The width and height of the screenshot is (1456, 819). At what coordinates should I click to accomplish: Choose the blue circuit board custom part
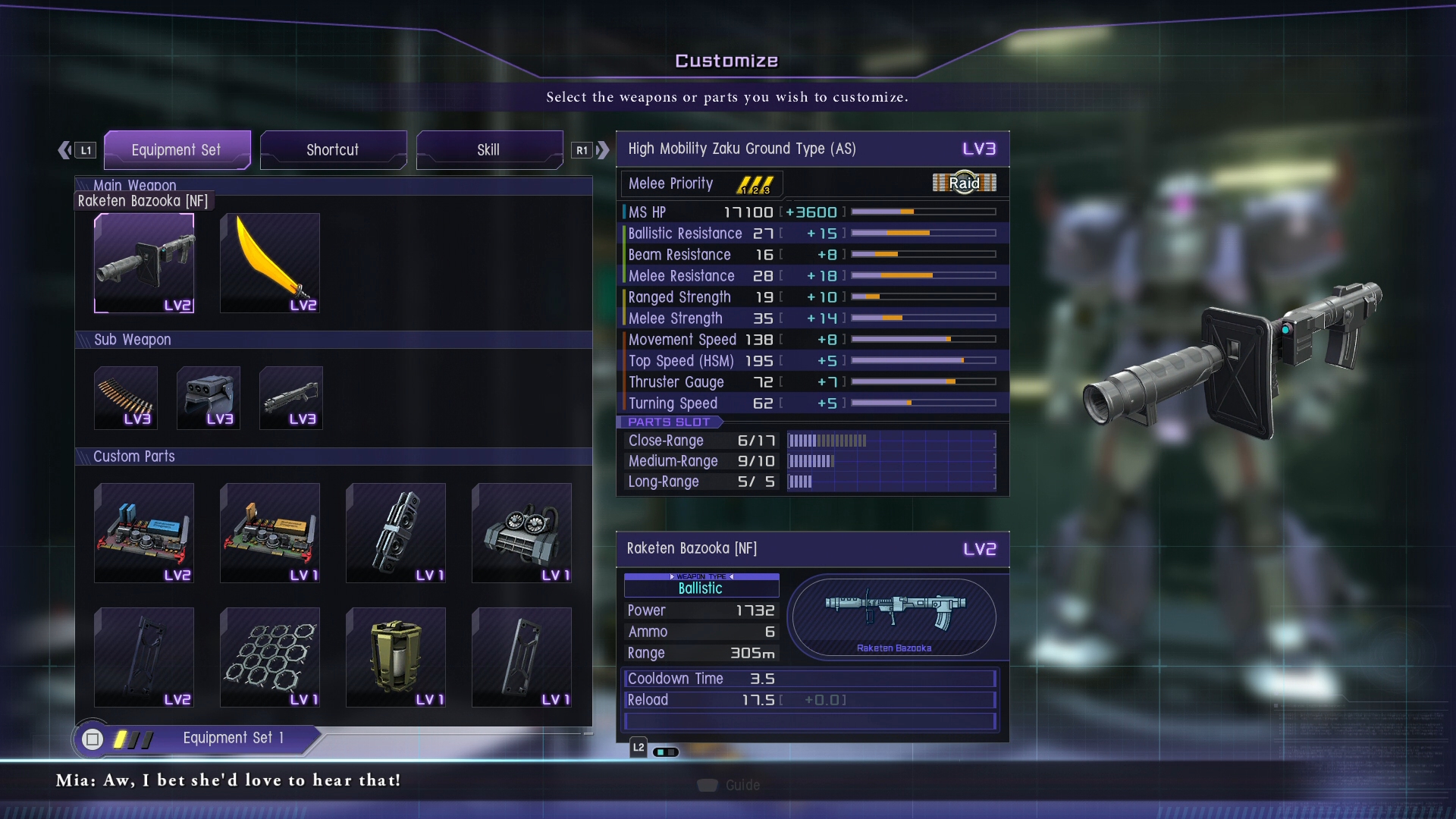[144, 533]
